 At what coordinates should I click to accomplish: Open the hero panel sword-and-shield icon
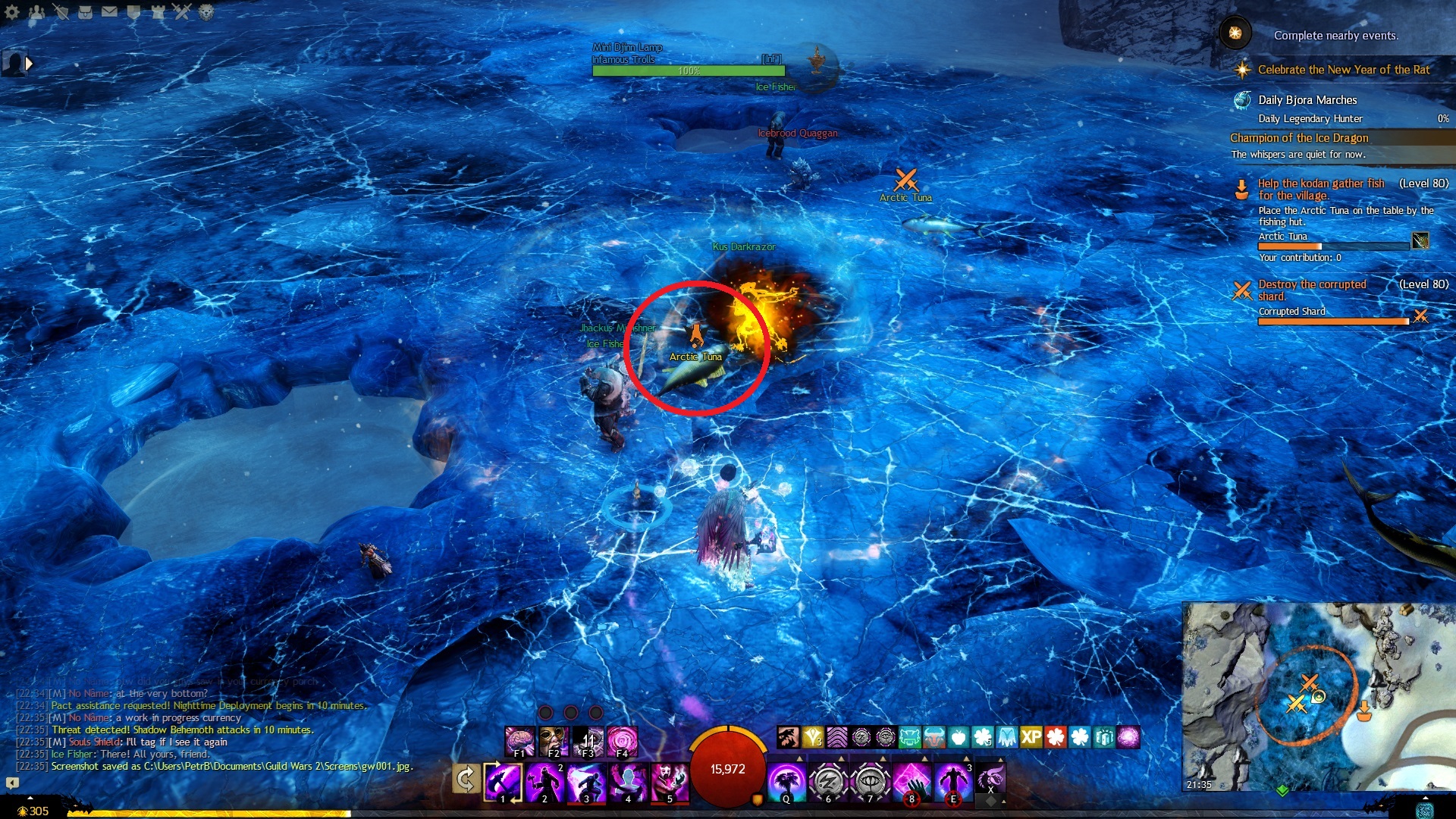tap(61, 11)
